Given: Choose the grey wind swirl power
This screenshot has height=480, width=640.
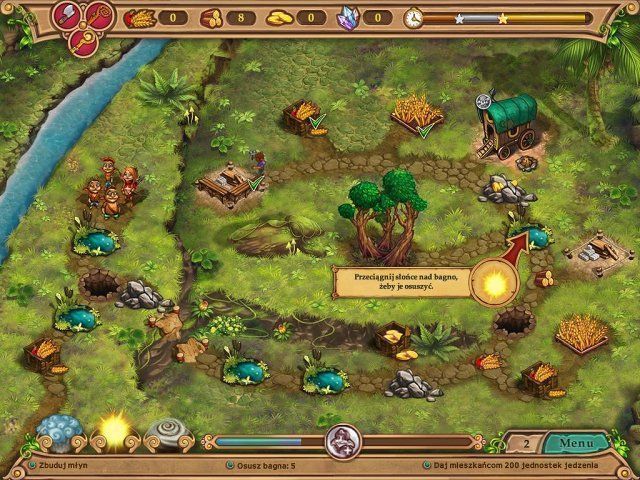Looking at the screenshot, I should 166,432.
